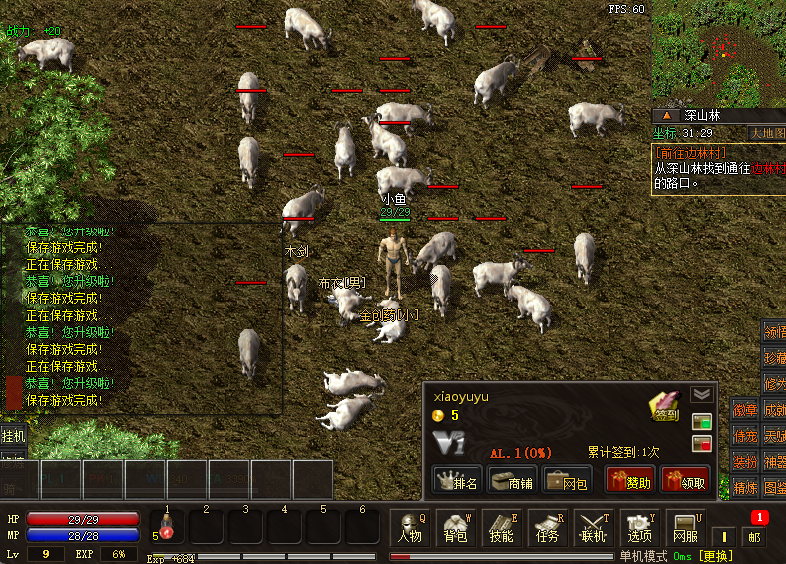Visit the 商铺 shop

(x=512, y=481)
